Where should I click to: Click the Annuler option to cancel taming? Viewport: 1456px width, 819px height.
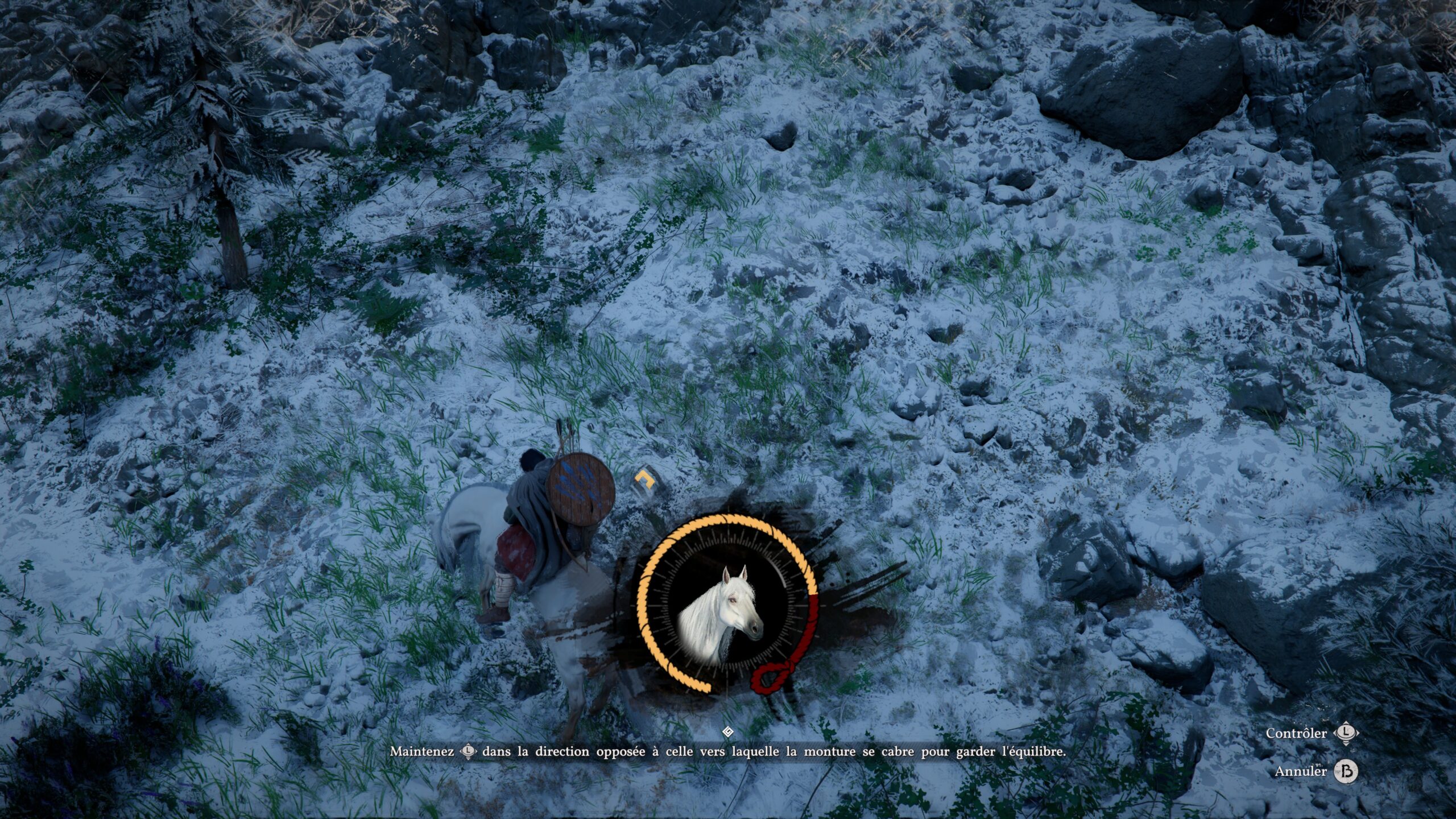tap(1300, 772)
